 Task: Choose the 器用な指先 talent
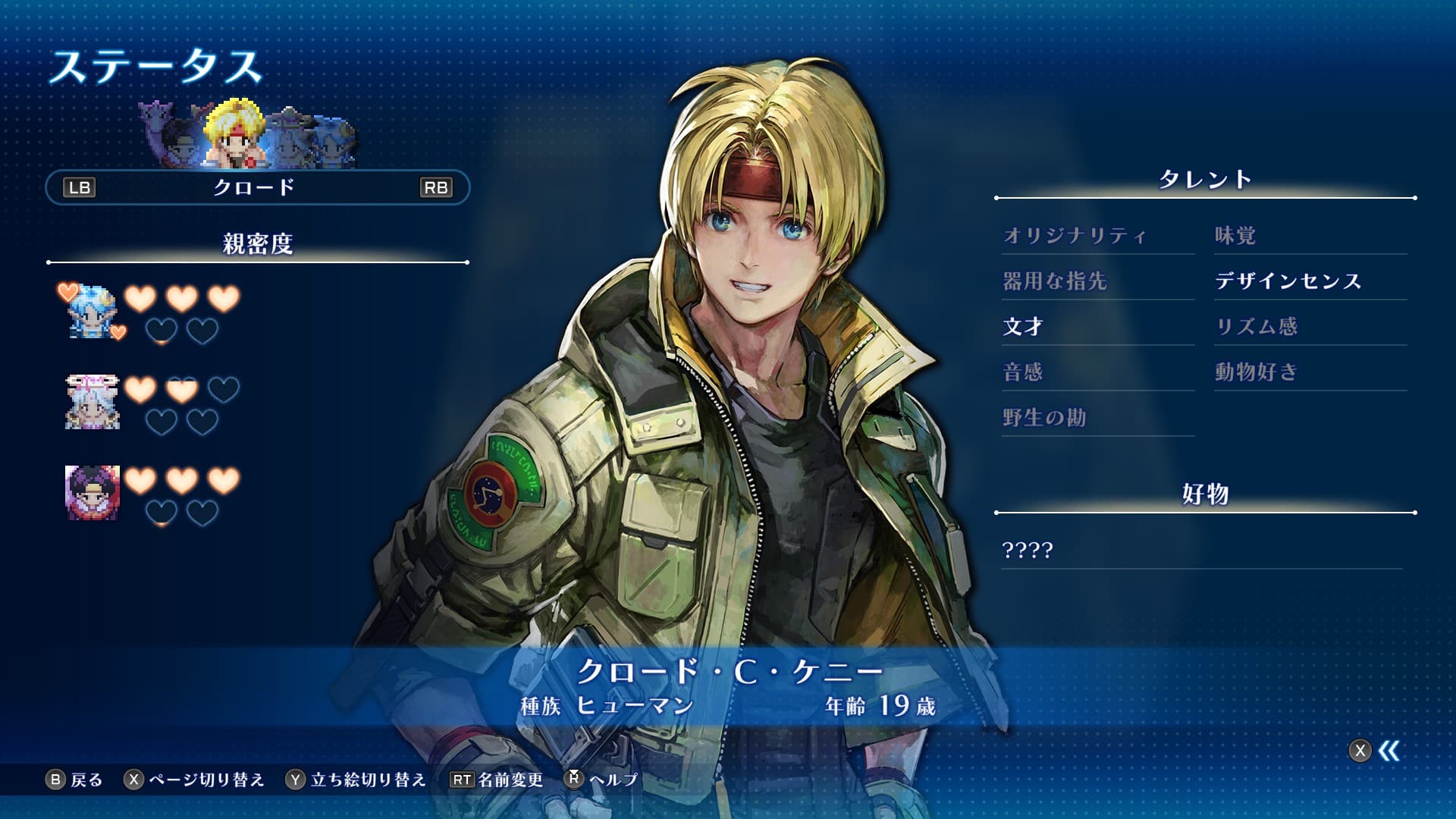tap(1055, 281)
